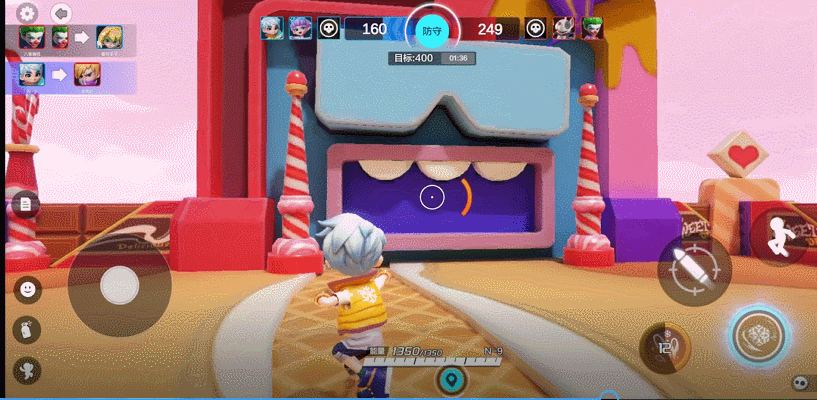The width and height of the screenshot is (817, 400).
Task: Select the purple-haired teammate portrait in scoreboard
Action: tap(299, 27)
